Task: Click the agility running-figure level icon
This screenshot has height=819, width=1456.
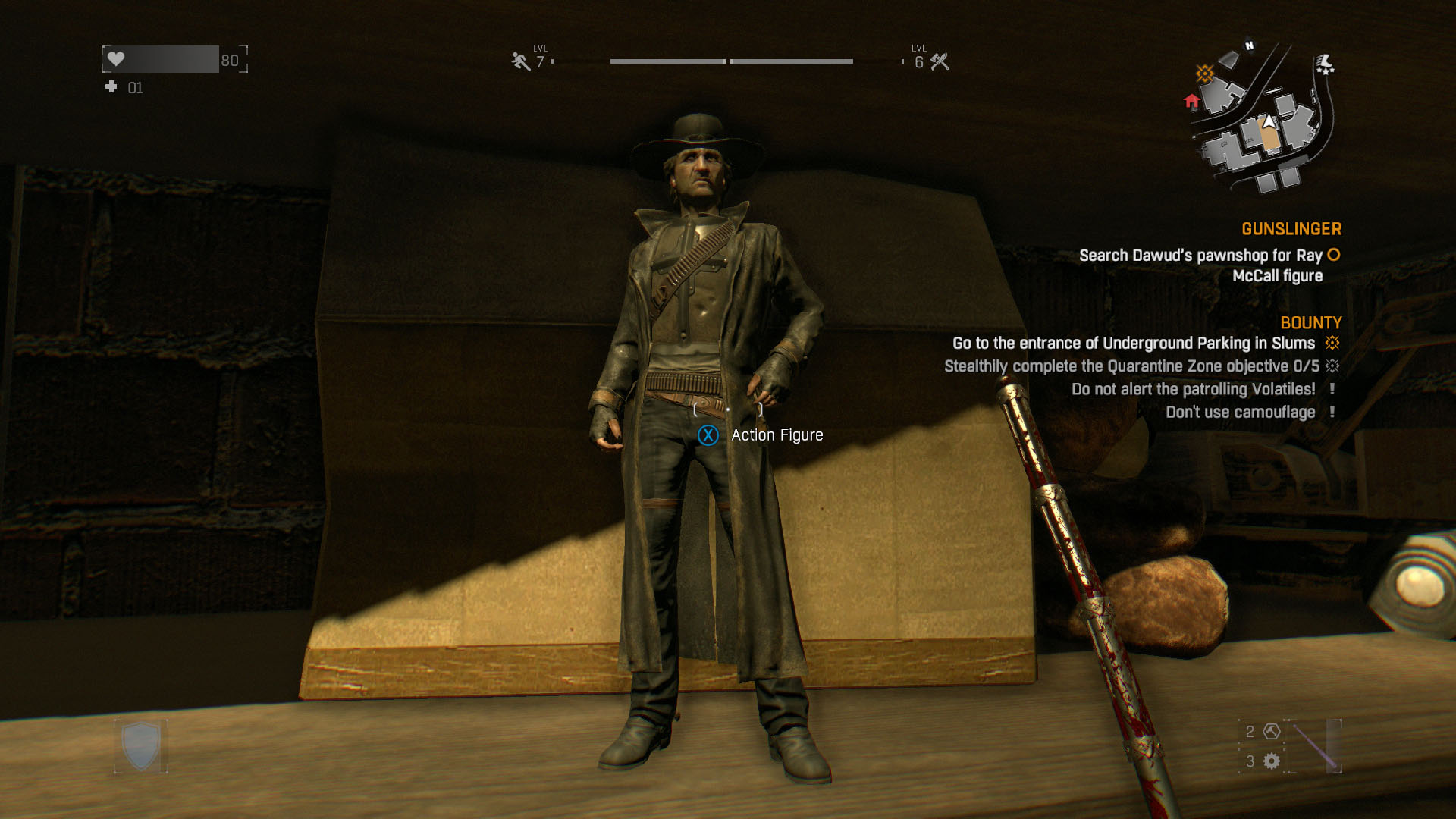Action: [x=520, y=61]
